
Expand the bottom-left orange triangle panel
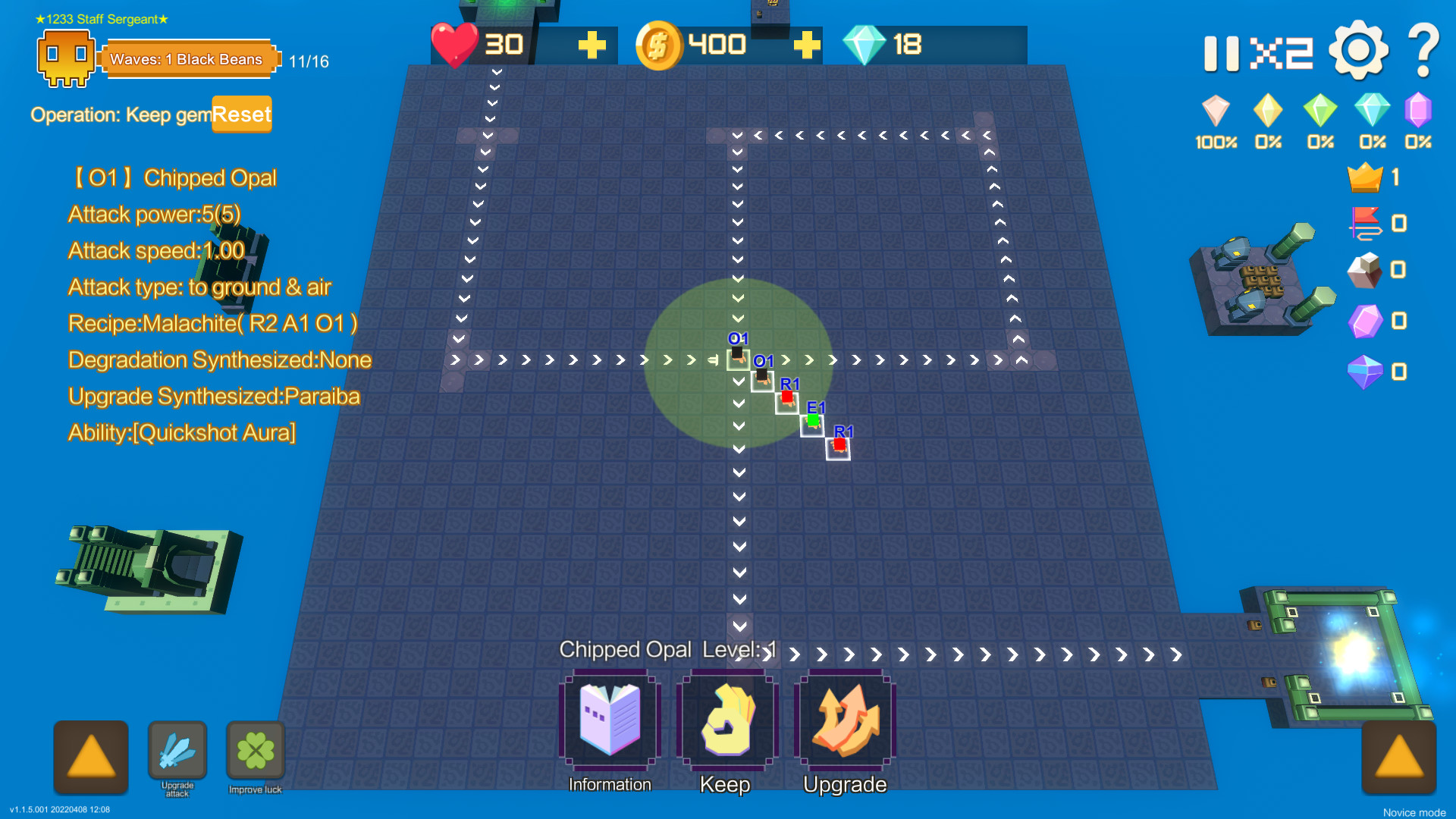(90, 758)
